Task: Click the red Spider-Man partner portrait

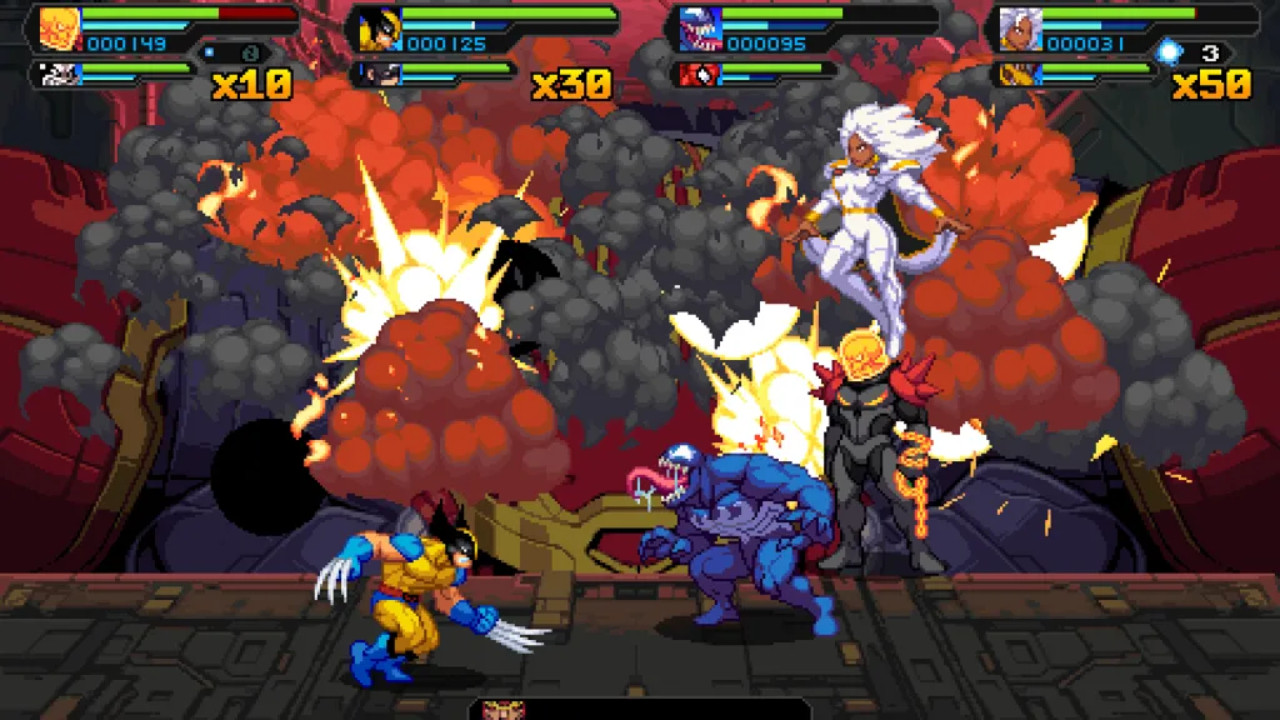Action: click(699, 75)
